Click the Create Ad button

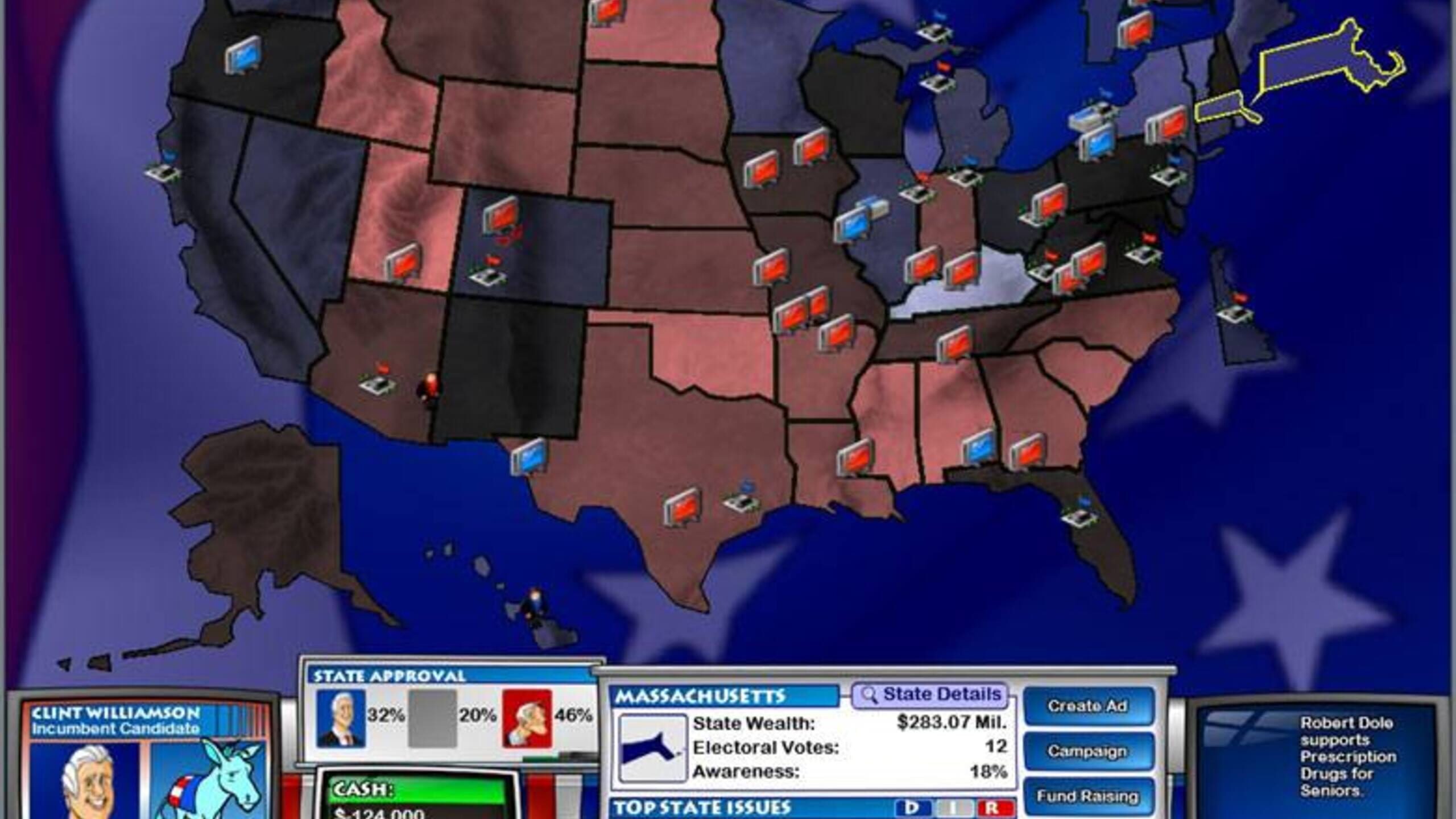1088,706
